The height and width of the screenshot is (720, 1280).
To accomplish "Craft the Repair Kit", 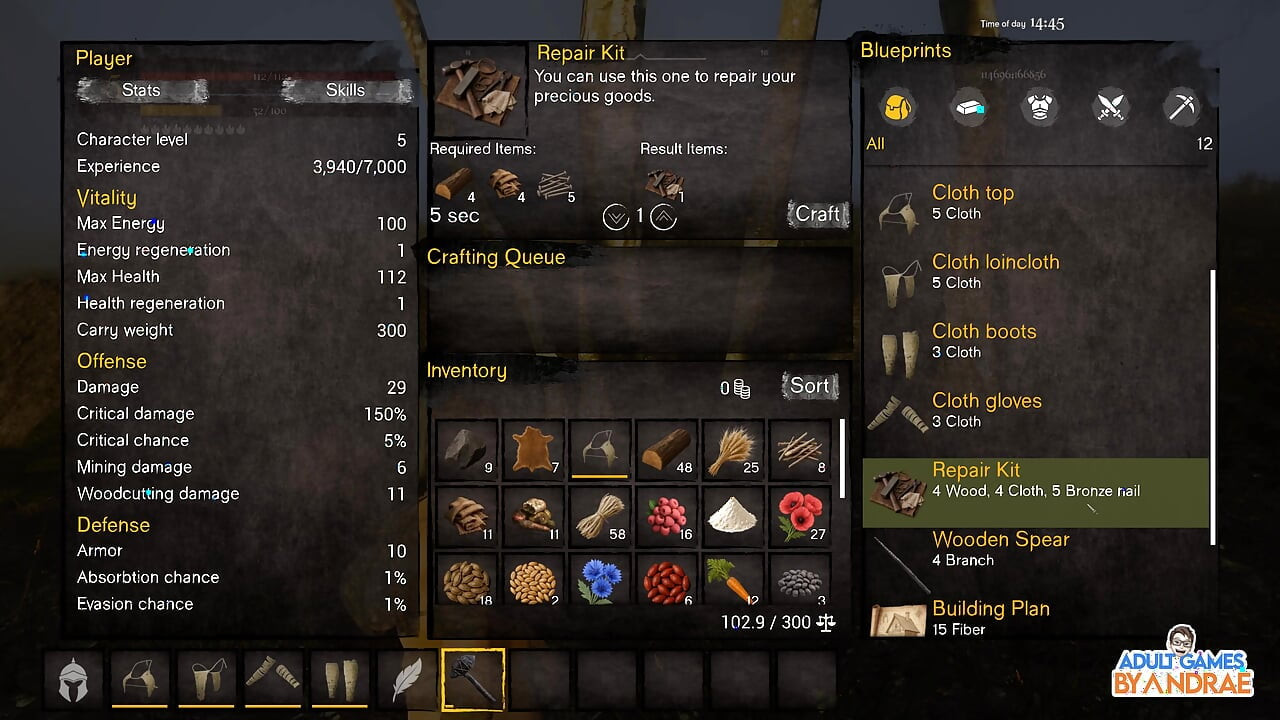I will coord(817,214).
